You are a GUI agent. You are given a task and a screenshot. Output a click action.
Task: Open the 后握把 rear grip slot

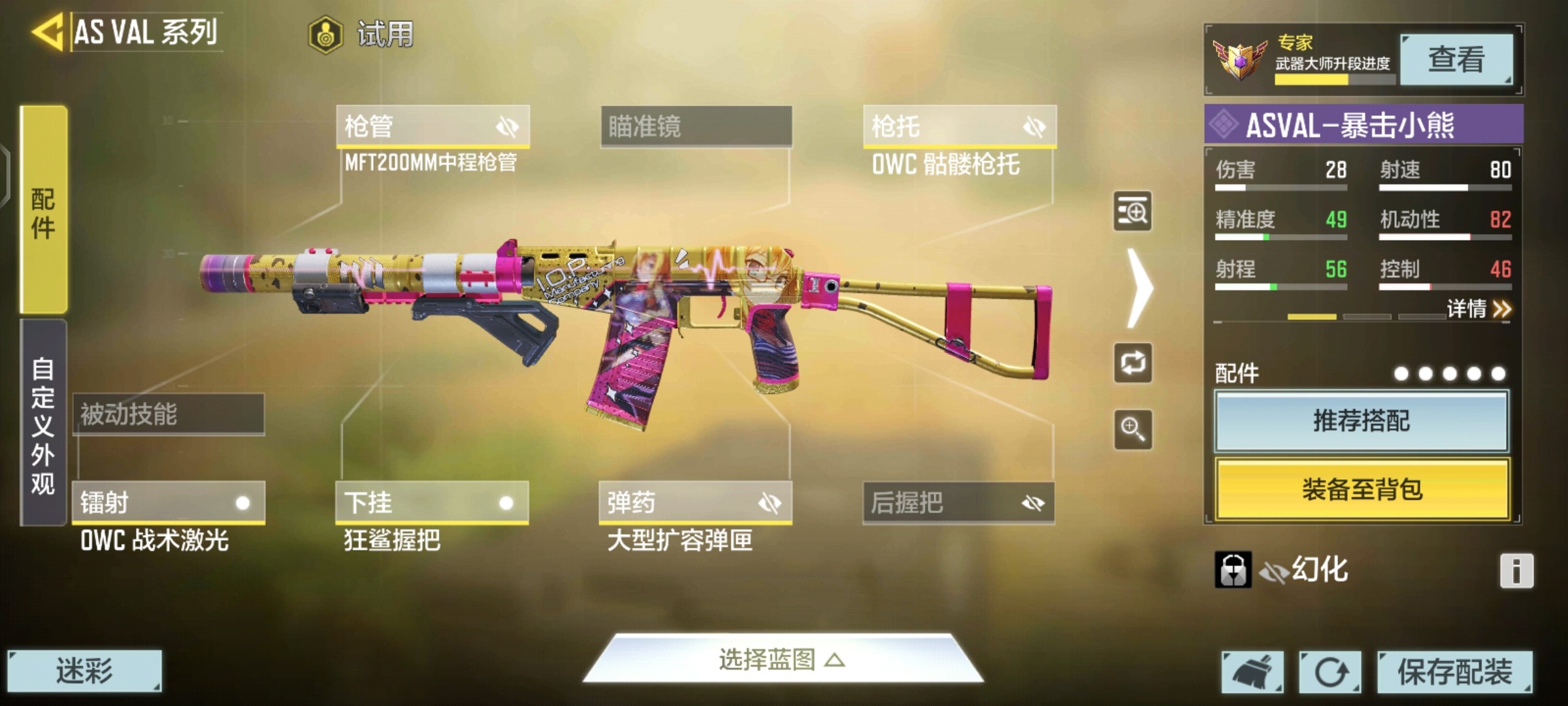pyautogui.click(x=958, y=502)
